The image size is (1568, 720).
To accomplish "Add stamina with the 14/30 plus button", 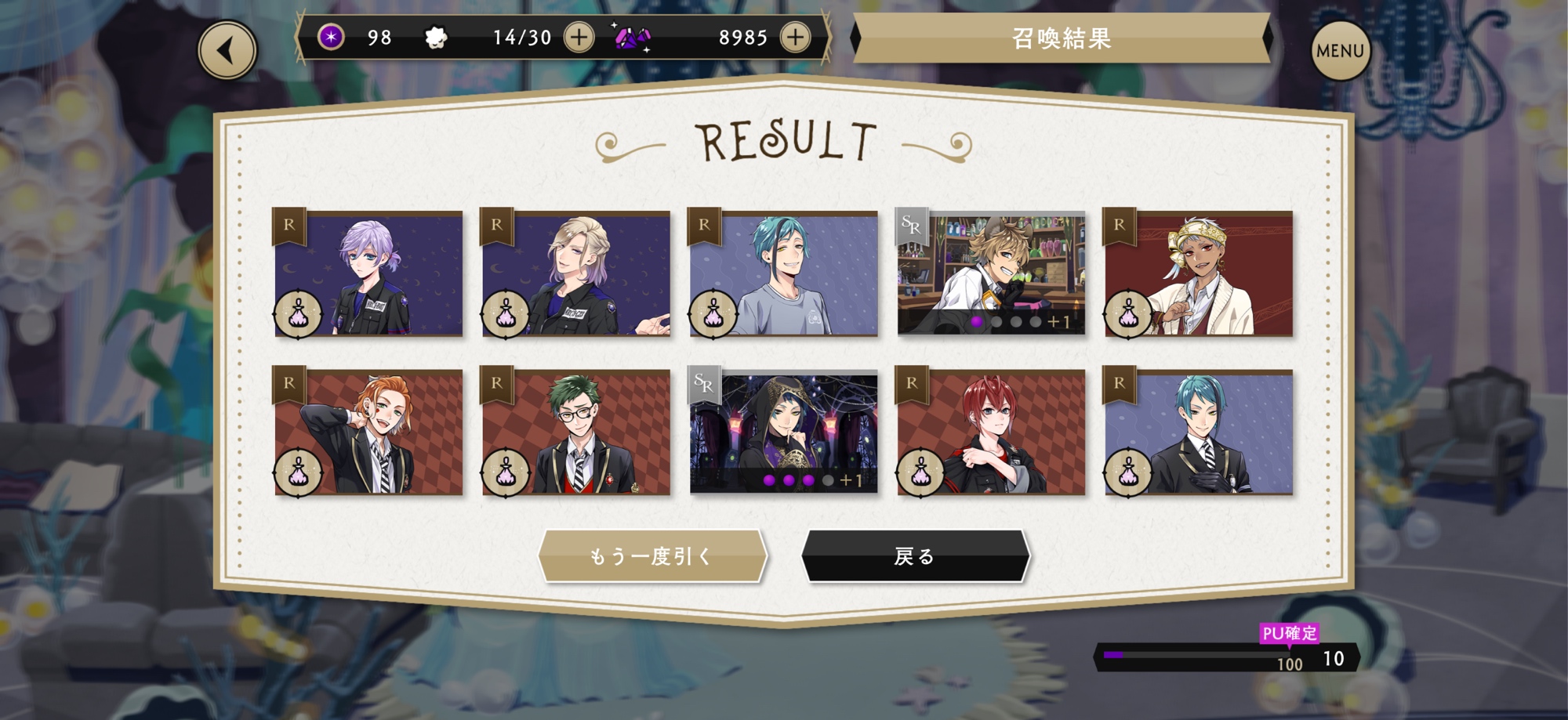I will (579, 37).
